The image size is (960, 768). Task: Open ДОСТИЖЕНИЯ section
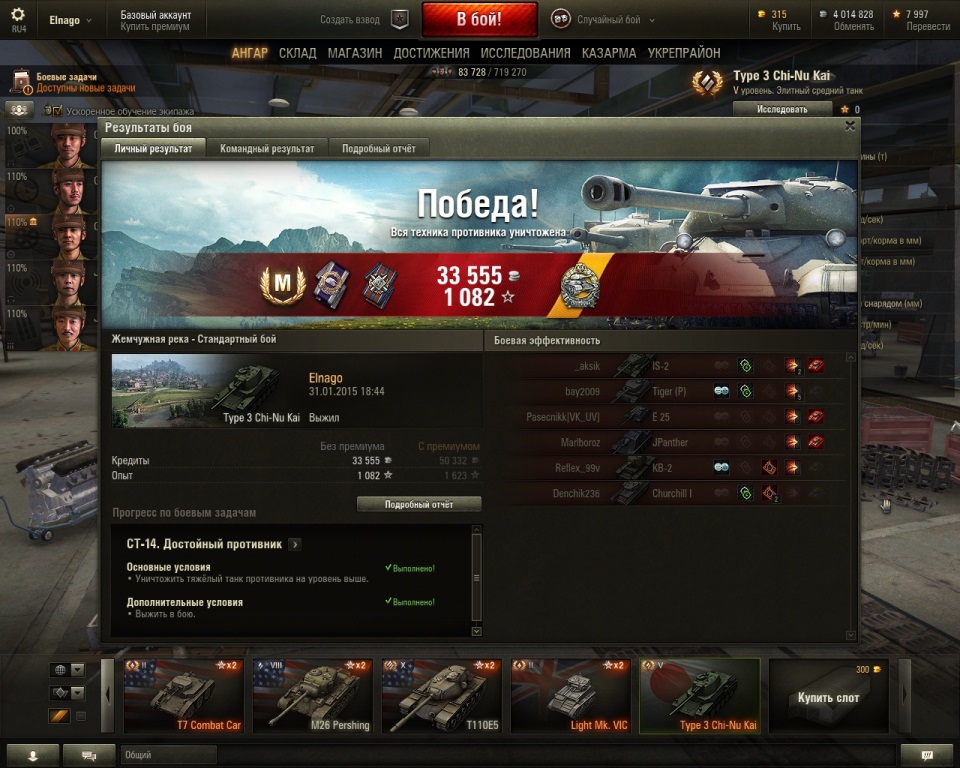click(x=431, y=53)
